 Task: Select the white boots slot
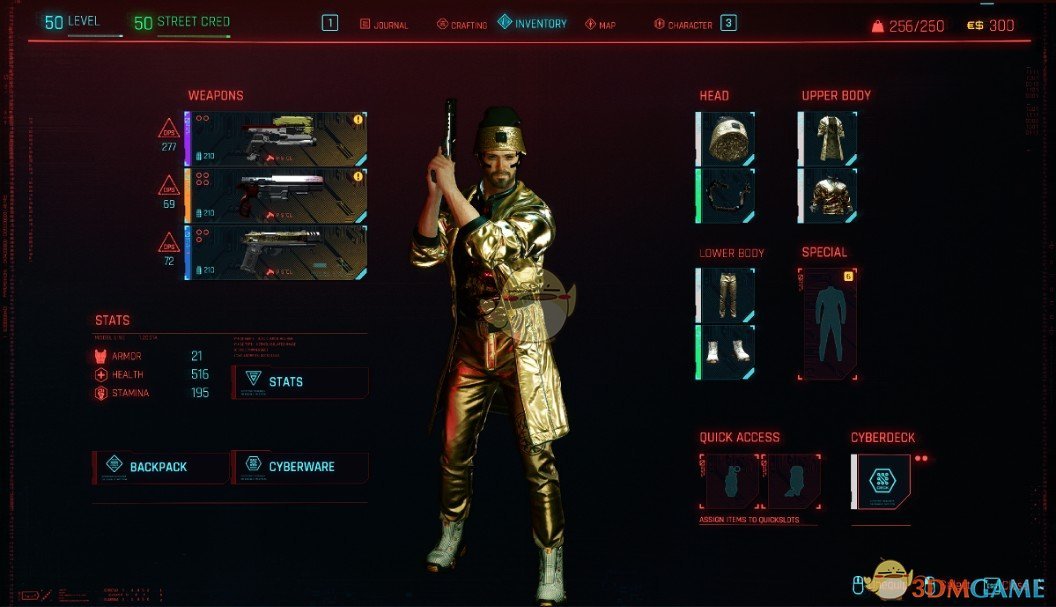coord(726,351)
